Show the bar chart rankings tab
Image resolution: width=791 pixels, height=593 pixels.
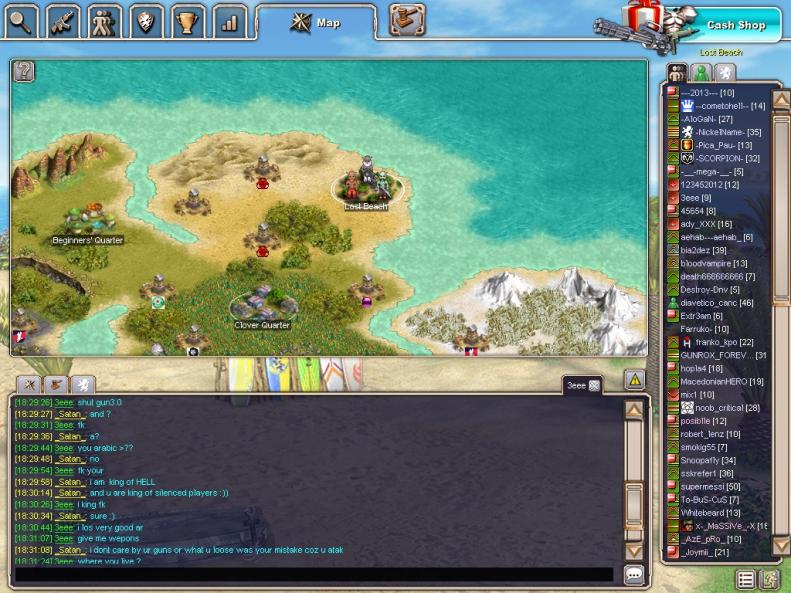[x=229, y=20]
